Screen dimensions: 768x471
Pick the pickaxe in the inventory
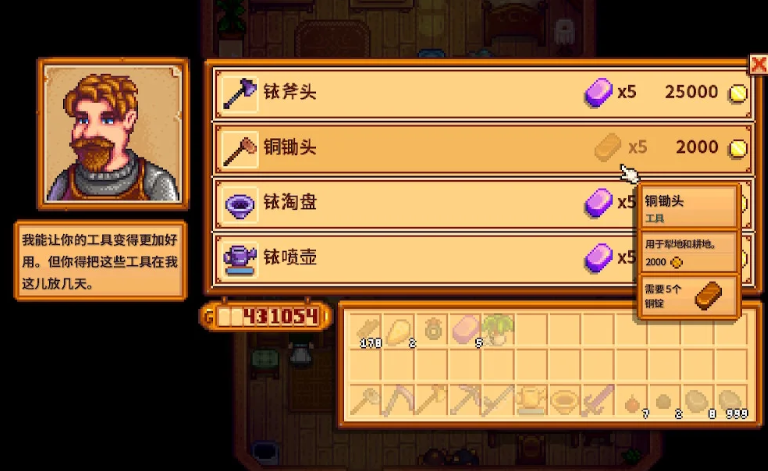click(x=465, y=400)
